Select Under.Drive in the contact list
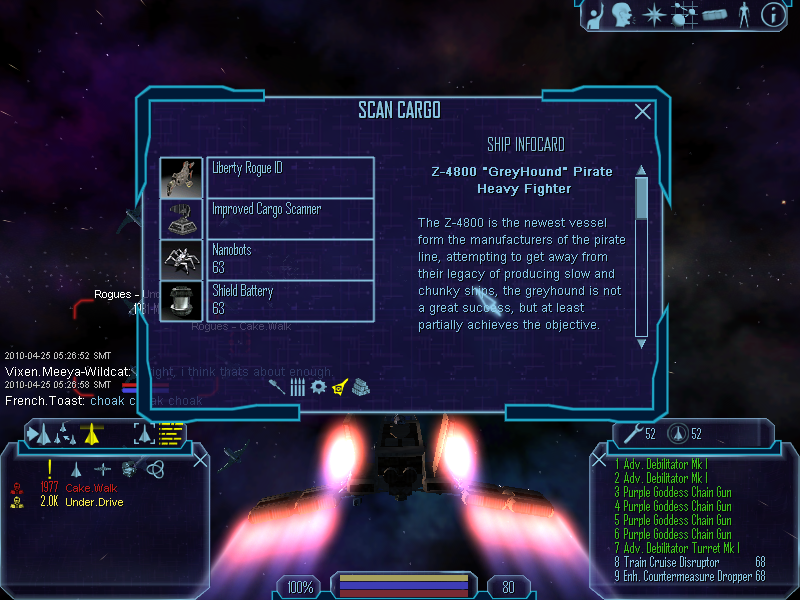The height and width of the screenshot is (600, 800). click(94, 502)
